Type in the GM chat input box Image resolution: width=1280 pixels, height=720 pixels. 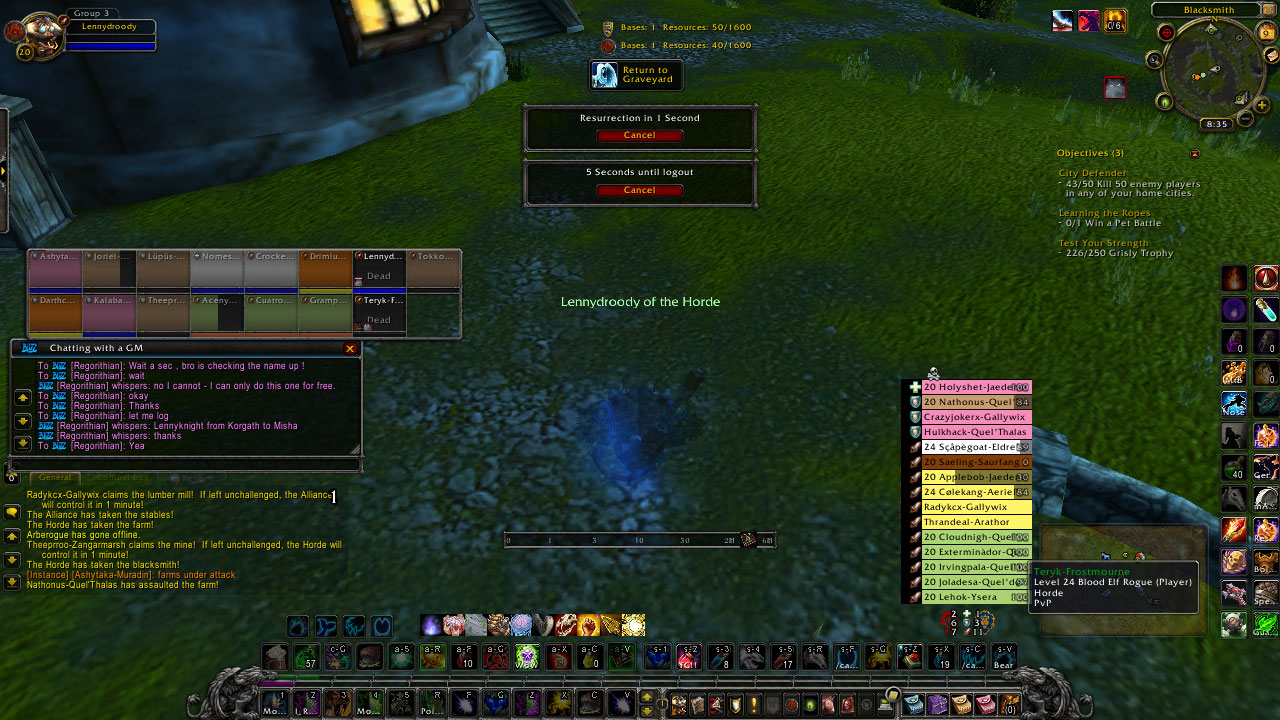coord(185,465)
